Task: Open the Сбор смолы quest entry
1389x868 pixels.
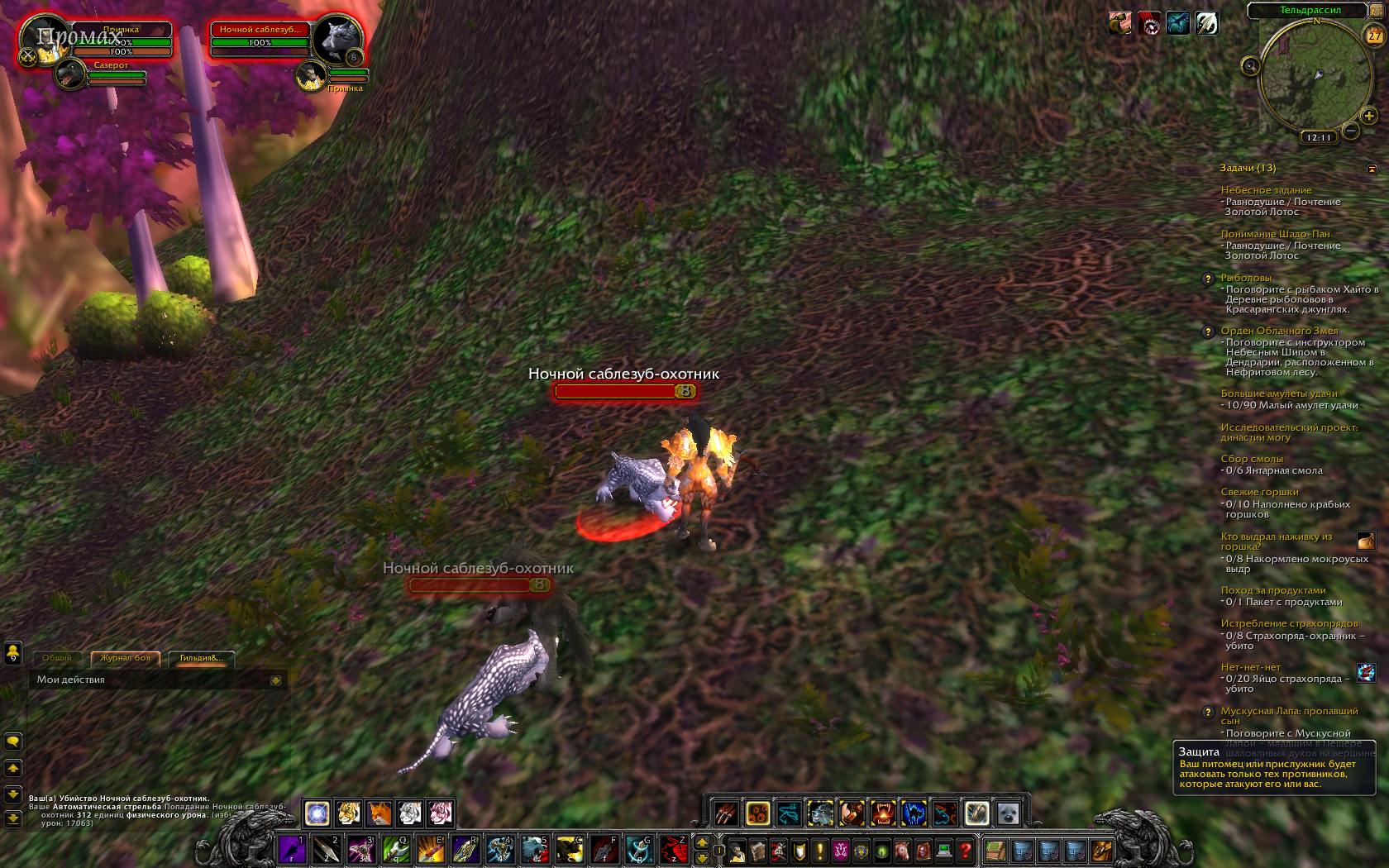Action: (1252, 459)
